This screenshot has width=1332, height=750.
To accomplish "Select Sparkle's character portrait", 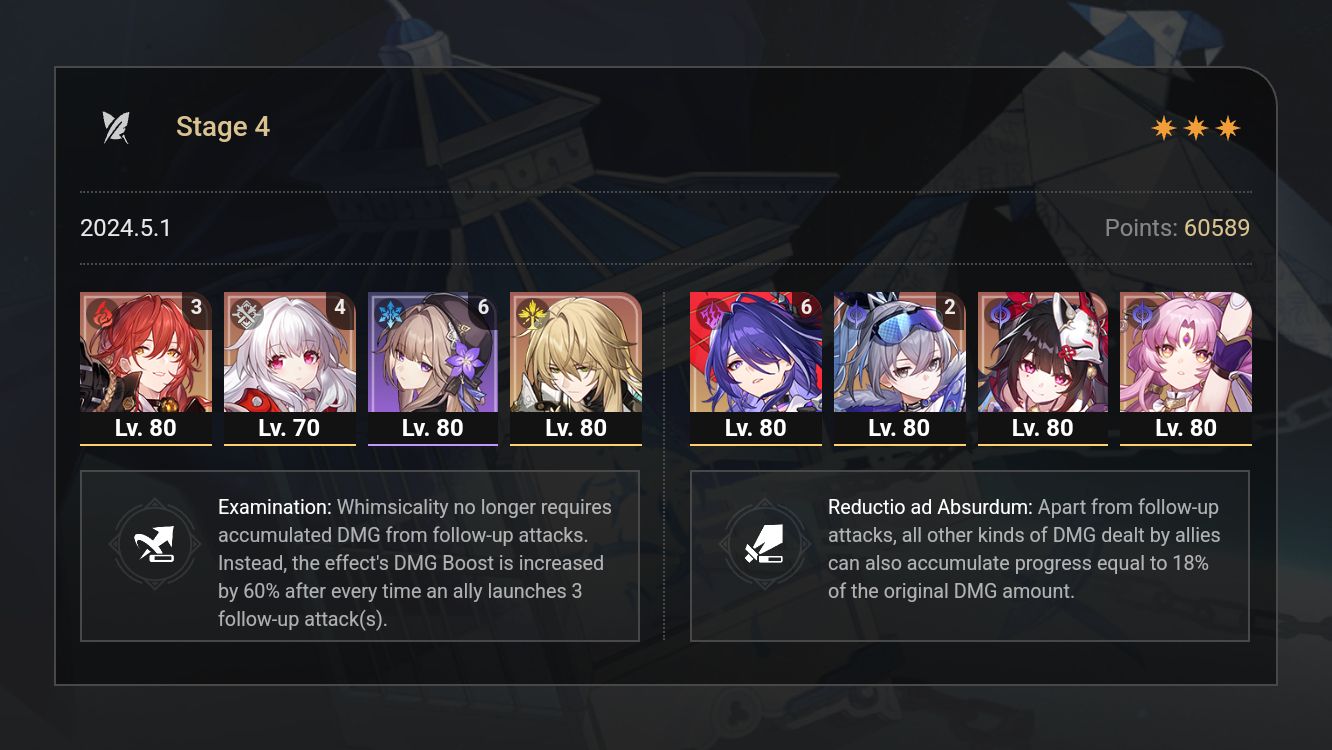I will click(1042, 355).
